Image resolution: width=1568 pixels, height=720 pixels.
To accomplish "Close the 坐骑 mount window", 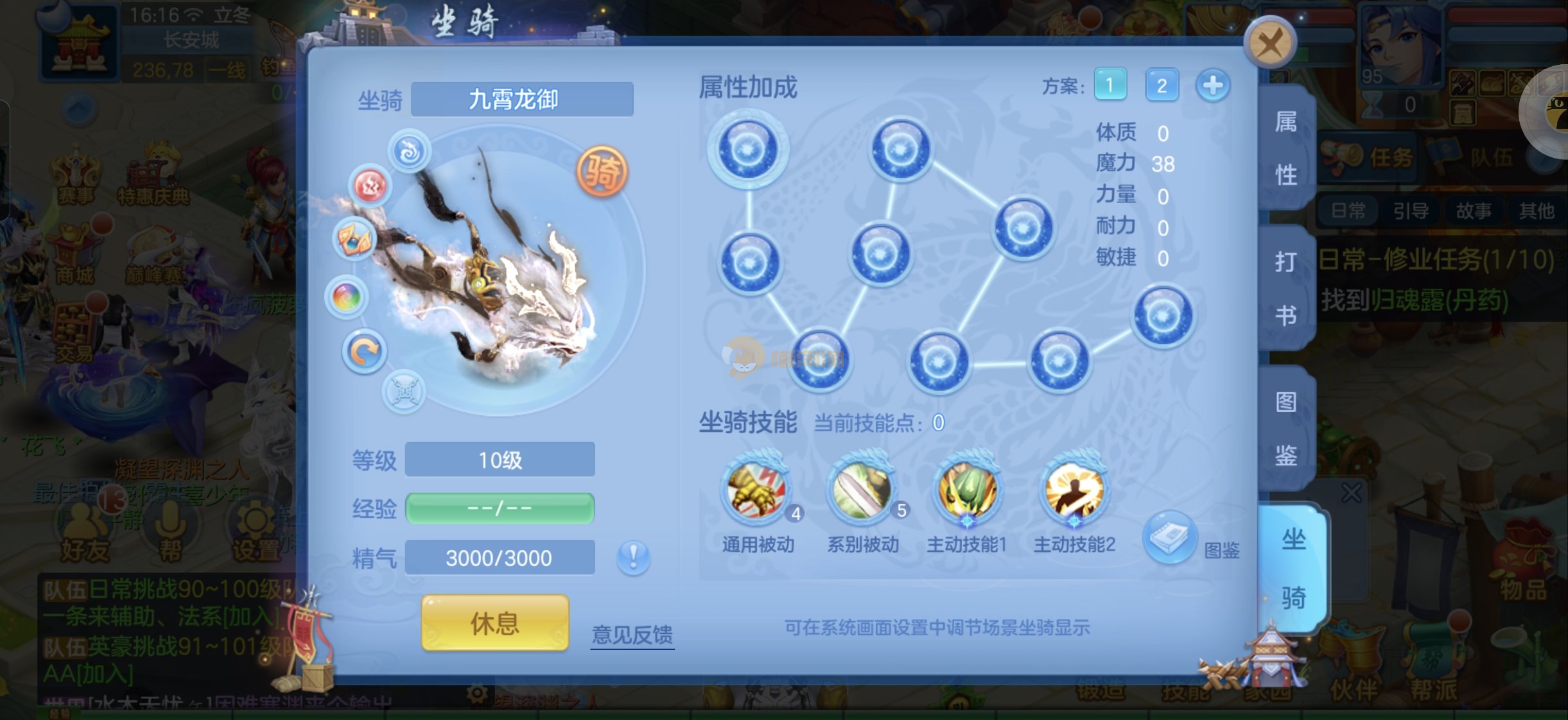I will click(x=1269, y=44).
